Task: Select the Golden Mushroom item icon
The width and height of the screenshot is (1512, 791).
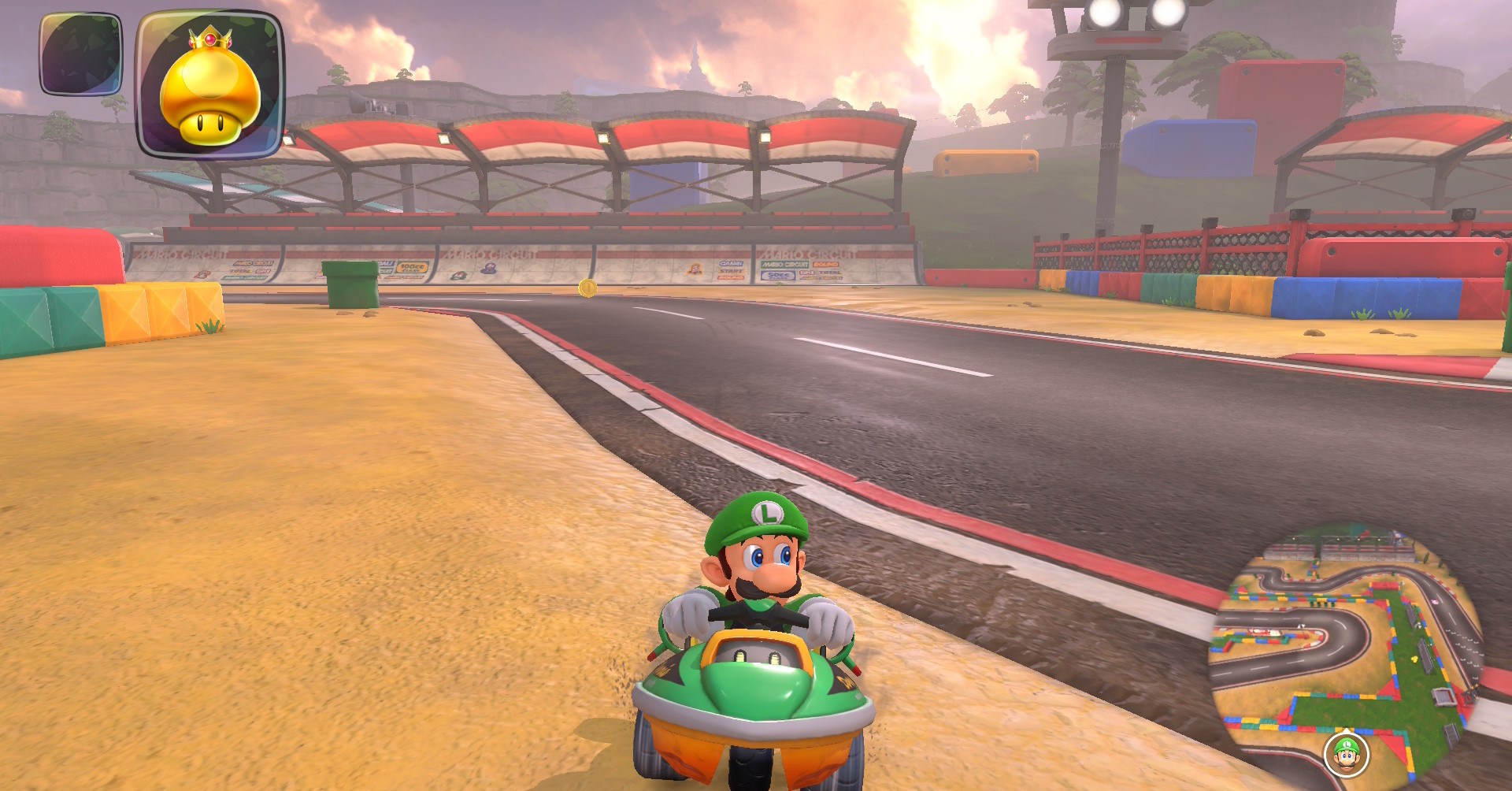Action: pos(209,83)
